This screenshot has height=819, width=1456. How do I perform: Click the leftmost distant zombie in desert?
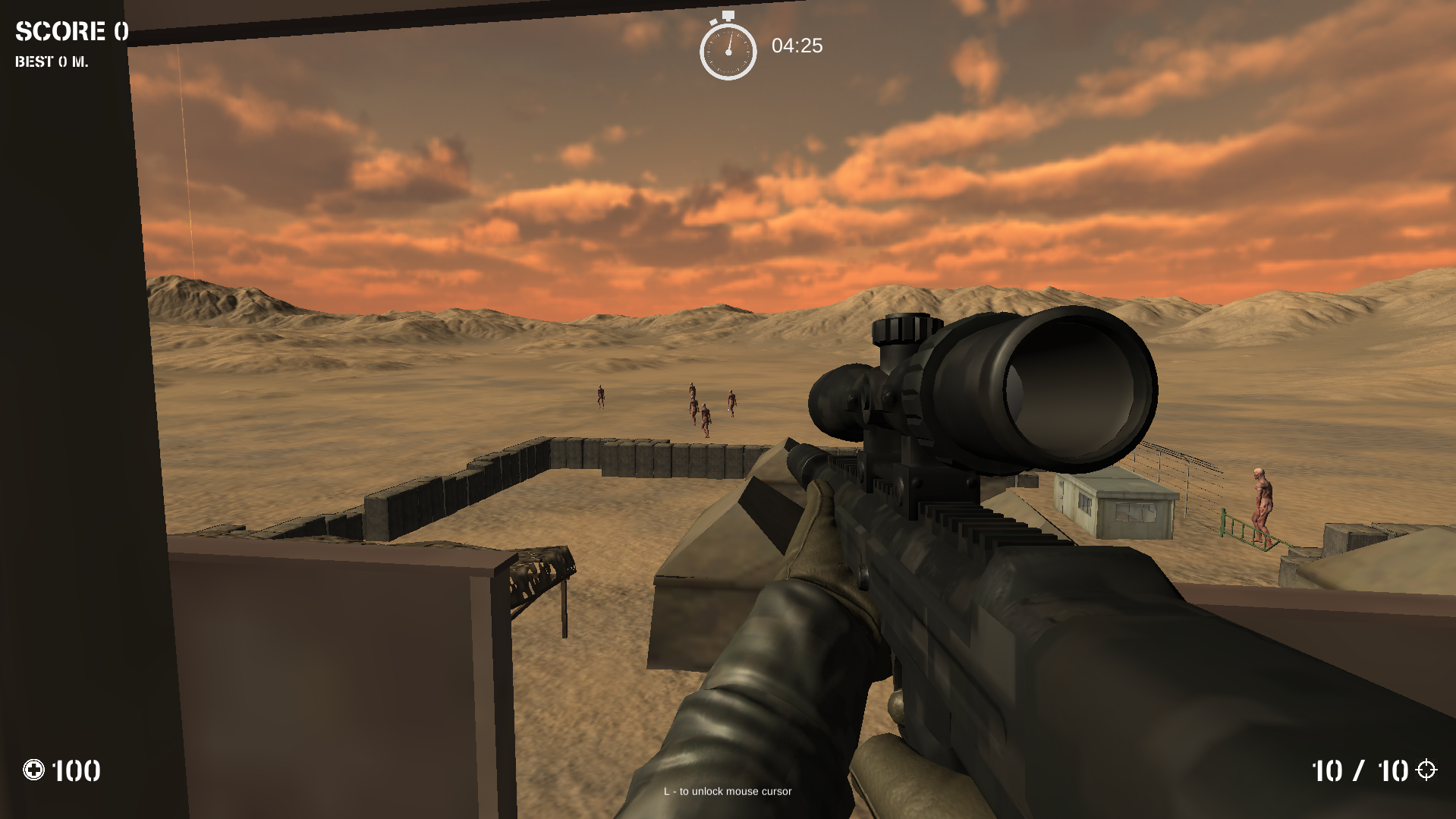(599, 398)
